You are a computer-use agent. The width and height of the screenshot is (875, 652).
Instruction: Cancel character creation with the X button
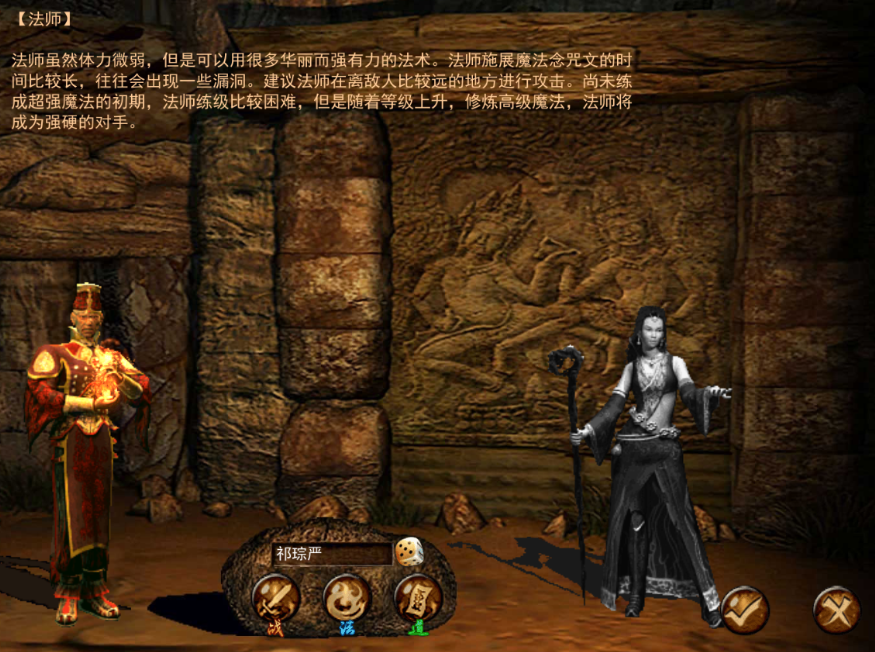click(835, 608)
